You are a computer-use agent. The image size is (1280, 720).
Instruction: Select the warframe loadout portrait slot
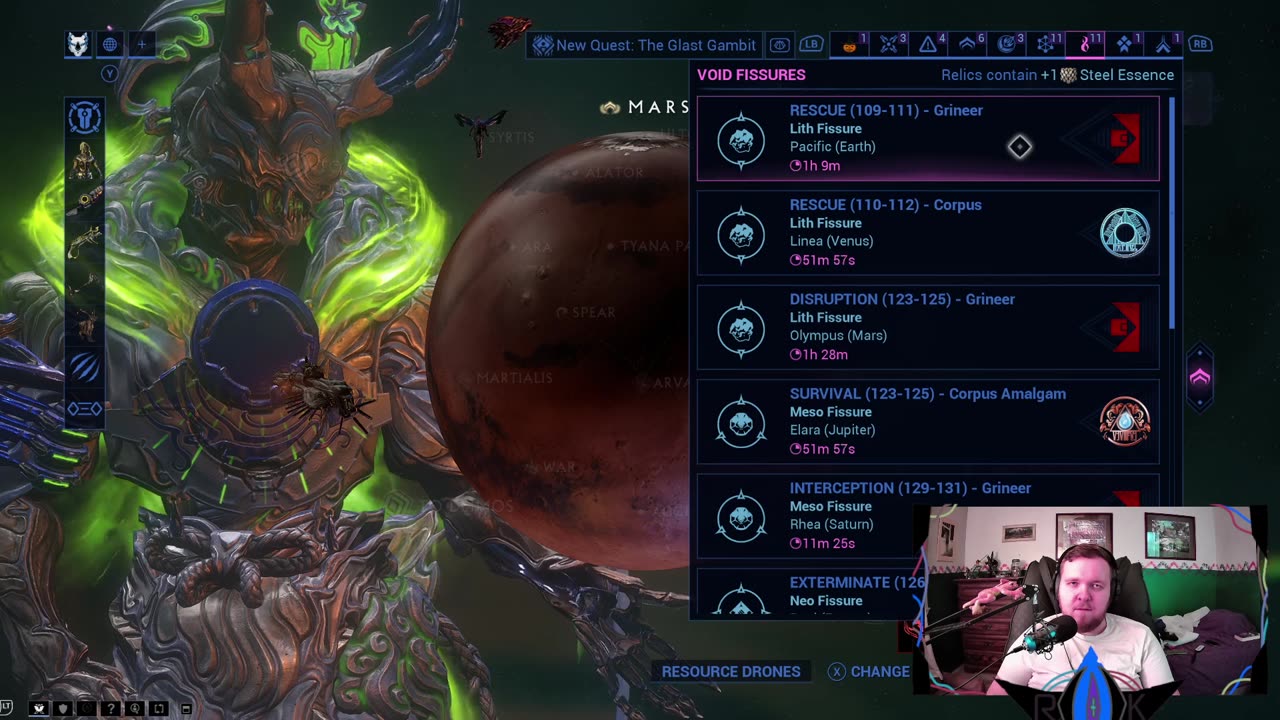[x=85, y=160]
